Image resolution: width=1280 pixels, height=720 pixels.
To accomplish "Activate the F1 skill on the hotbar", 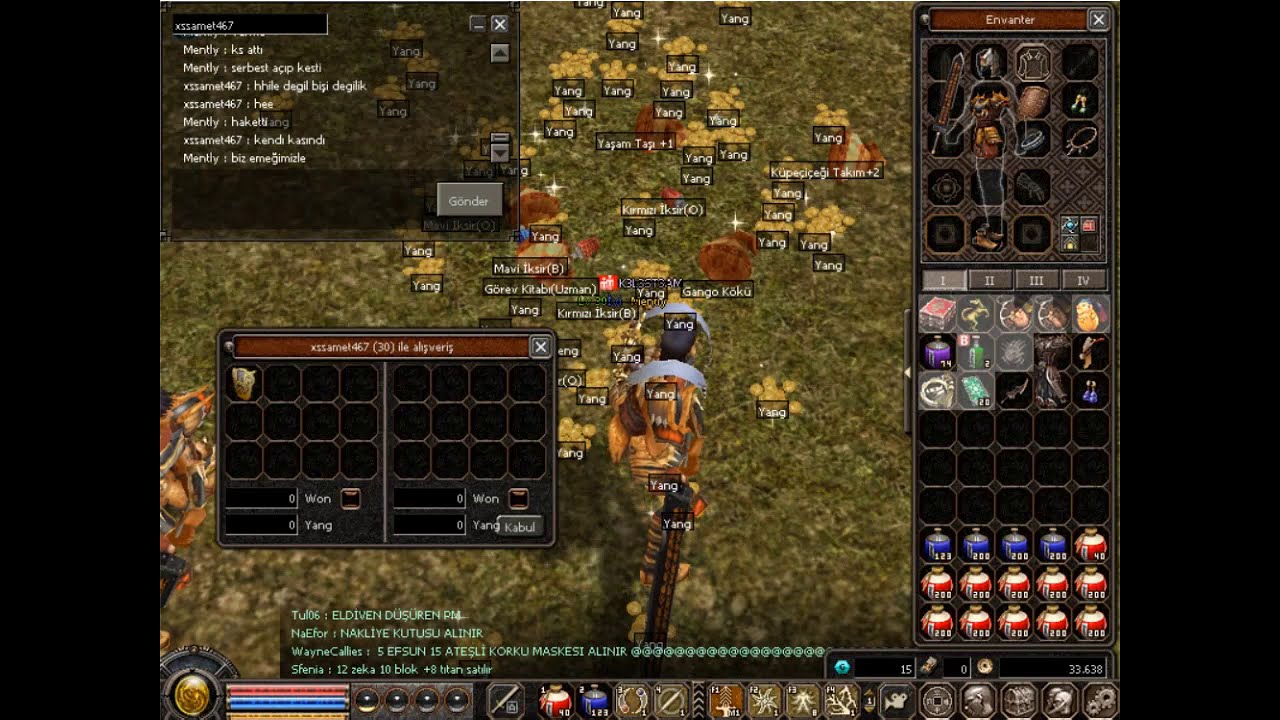I will 727,700.
